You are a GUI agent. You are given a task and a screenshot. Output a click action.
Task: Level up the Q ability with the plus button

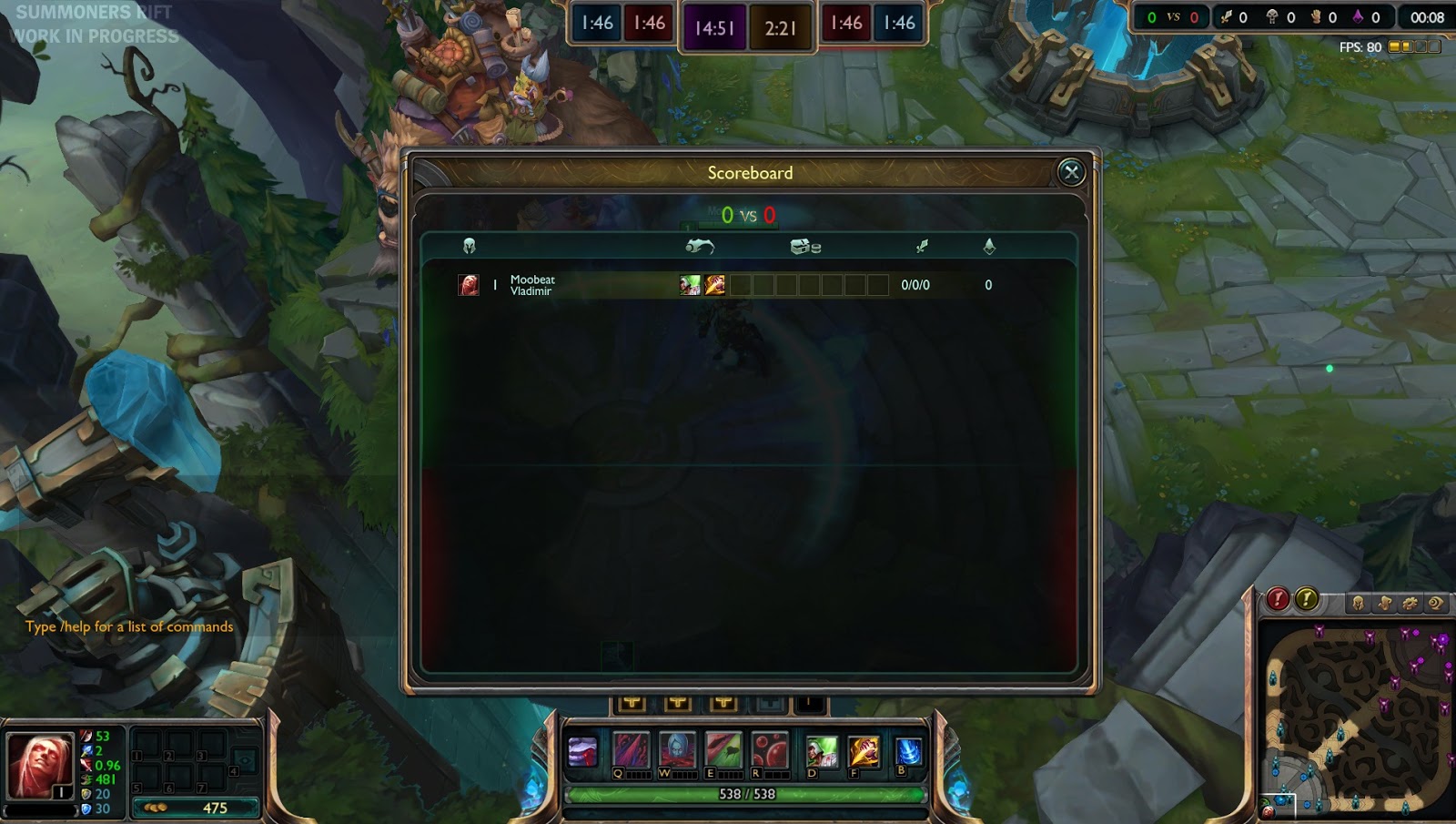[632, 703]
